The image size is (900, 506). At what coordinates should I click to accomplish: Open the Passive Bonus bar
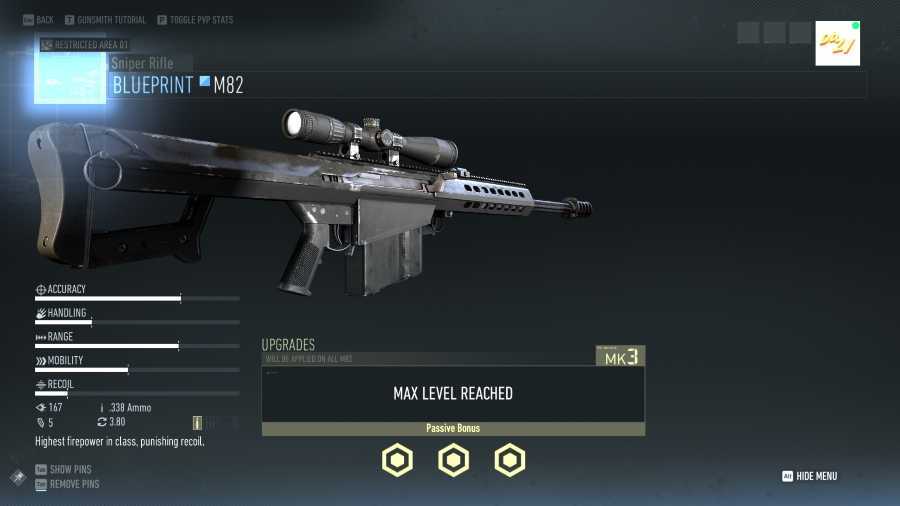[453, 429]
